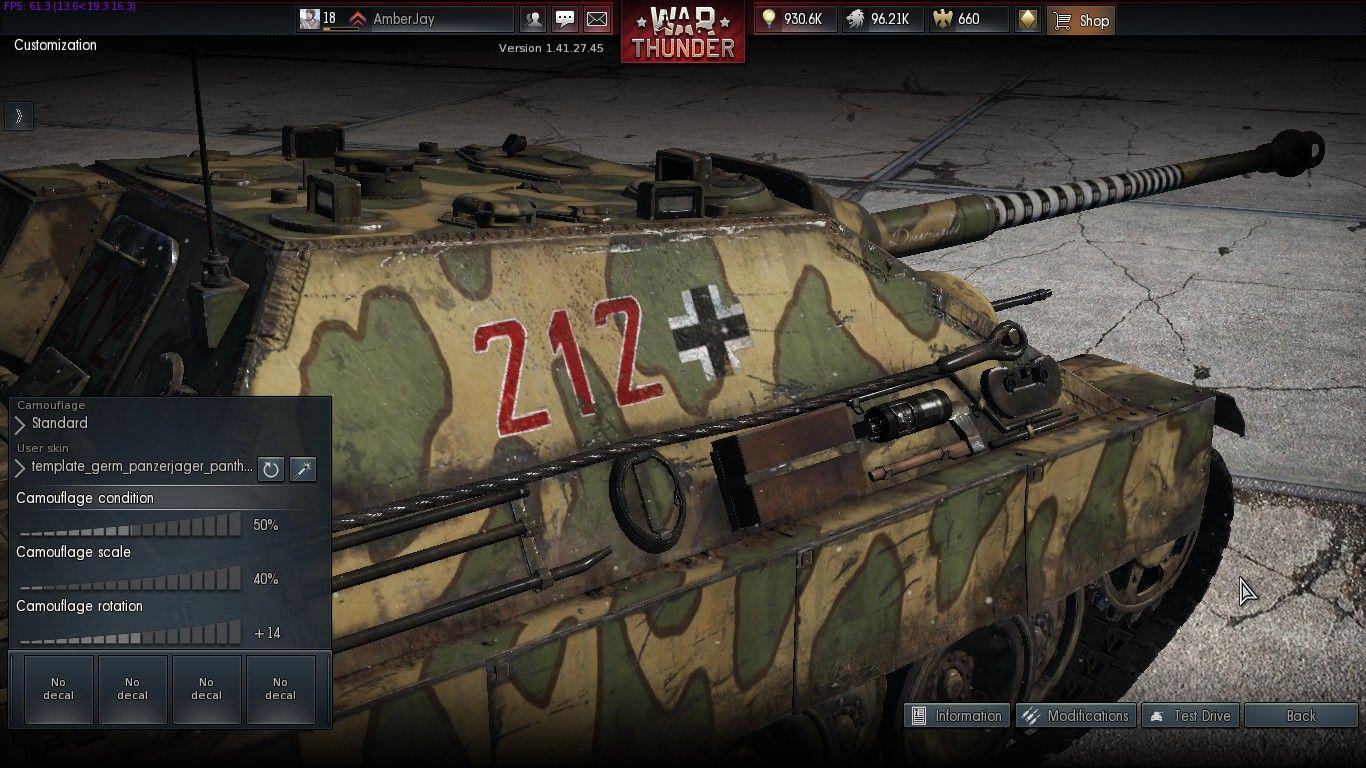1366x768 pixels.
Task: Show vehicle Information
Action: [957, 715]
